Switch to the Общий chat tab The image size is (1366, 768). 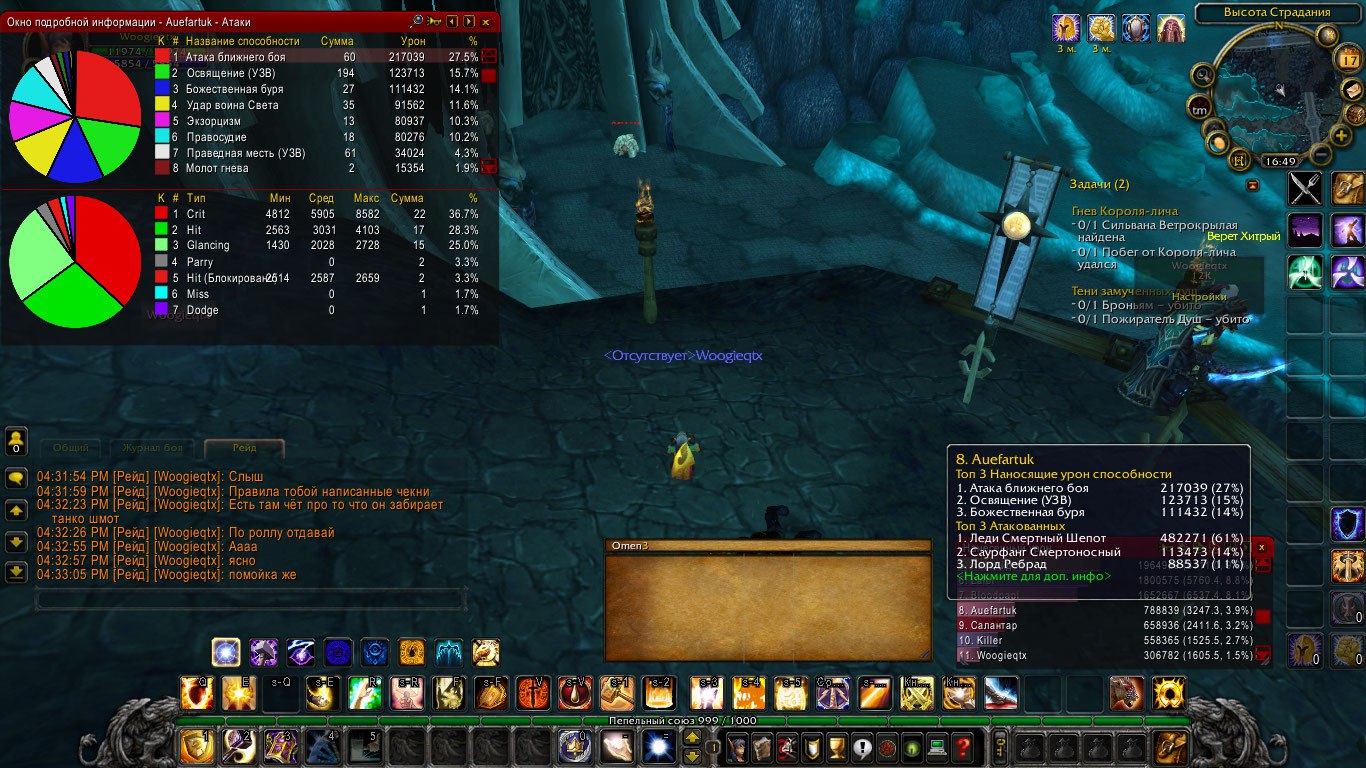point(71,448)
